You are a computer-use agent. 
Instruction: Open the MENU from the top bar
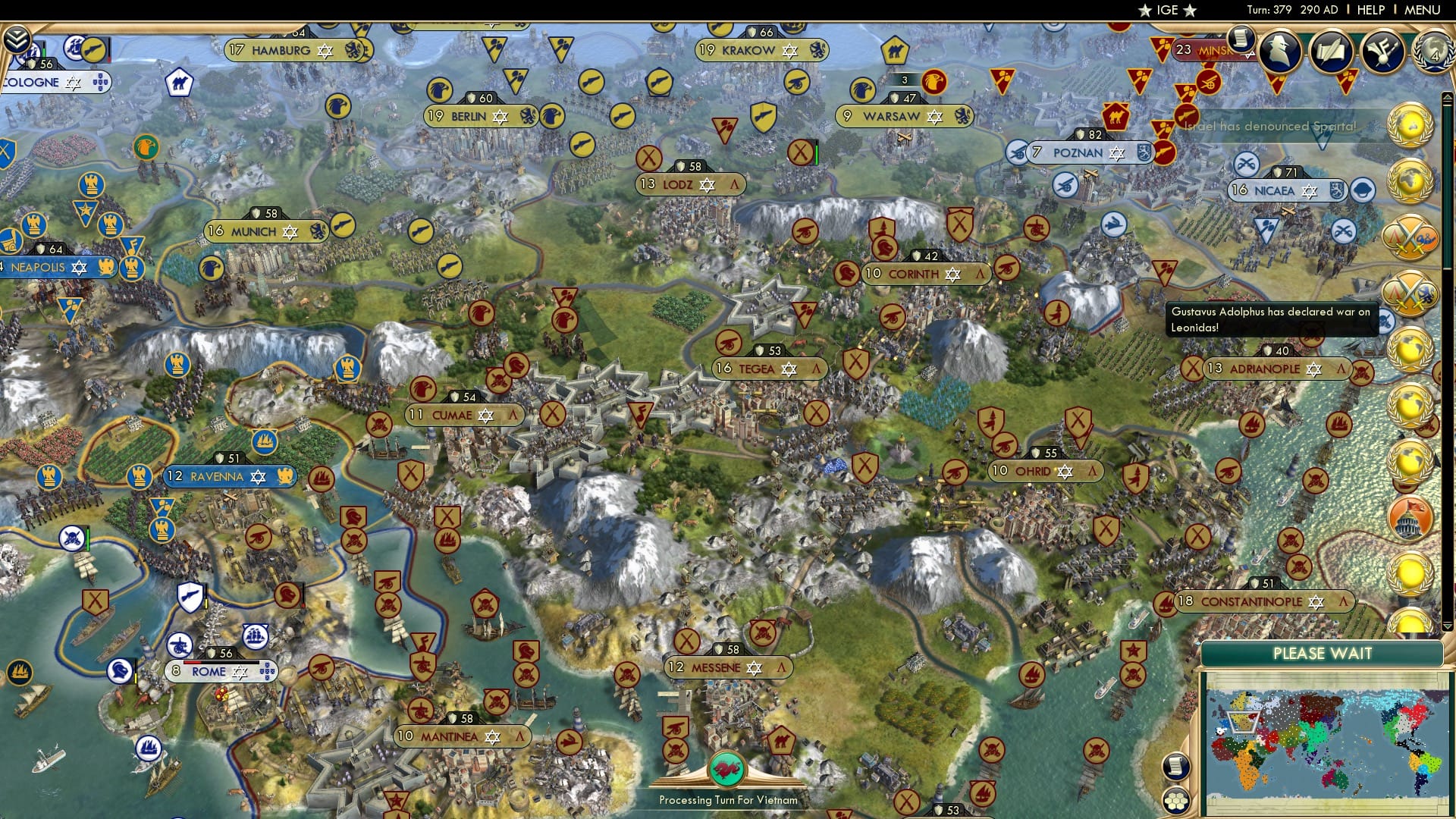(x=1426, y=9)
